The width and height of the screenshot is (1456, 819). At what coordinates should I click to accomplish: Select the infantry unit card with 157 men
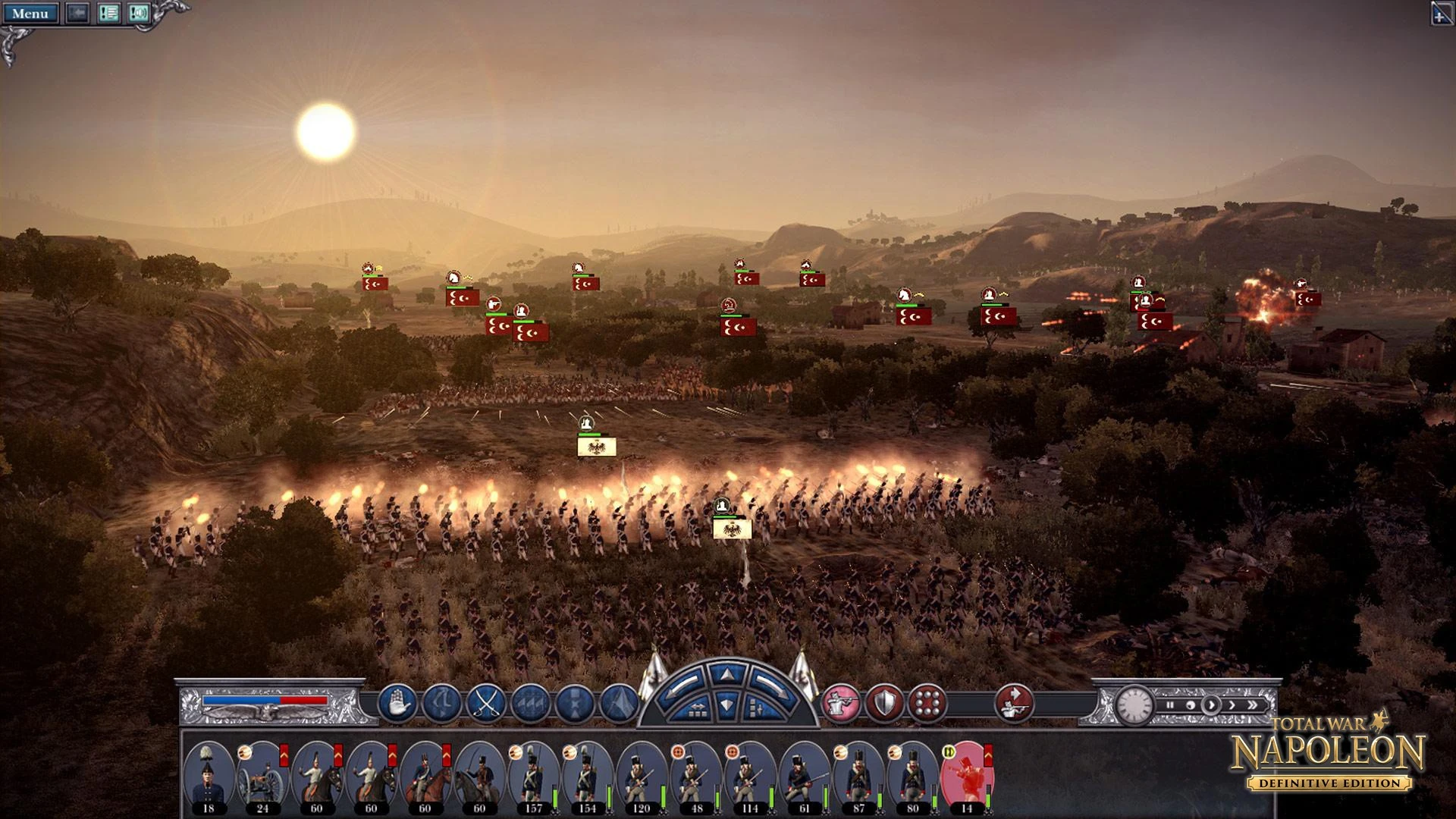(x=533, y=775)
